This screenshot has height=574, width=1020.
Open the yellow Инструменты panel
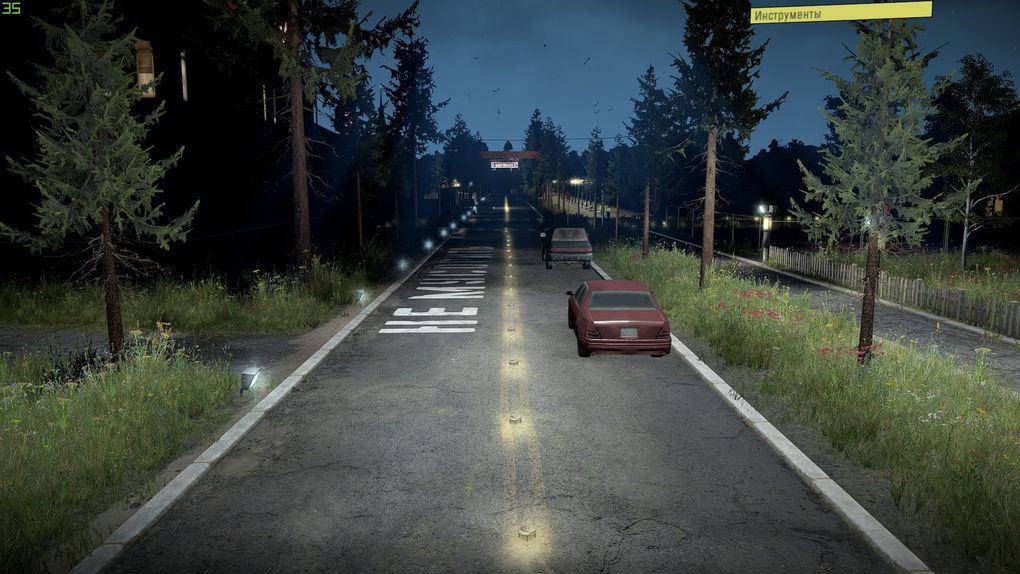[x=840, y=13]
